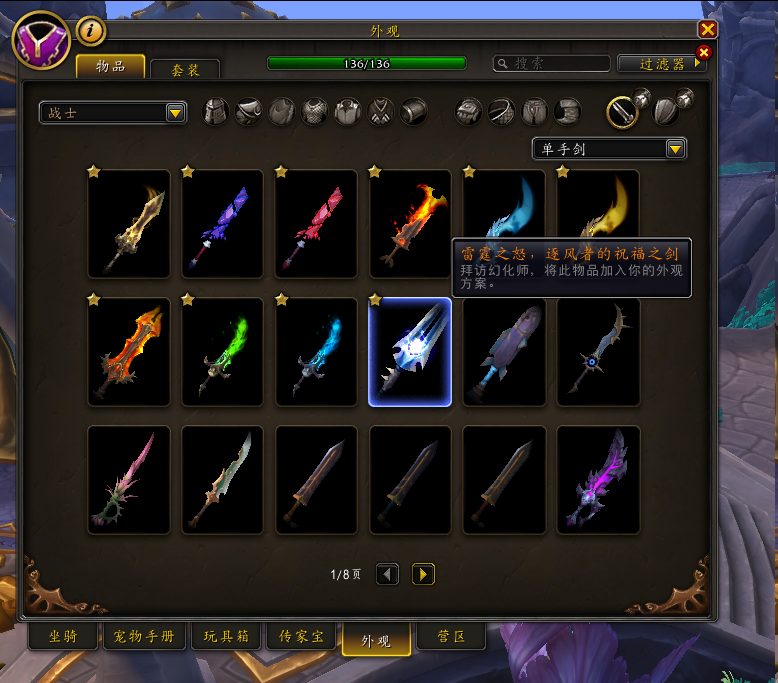Pick the fish-shaped sword appearance
The height and width of the screenshot is (683, 778).
click(504, 352)
